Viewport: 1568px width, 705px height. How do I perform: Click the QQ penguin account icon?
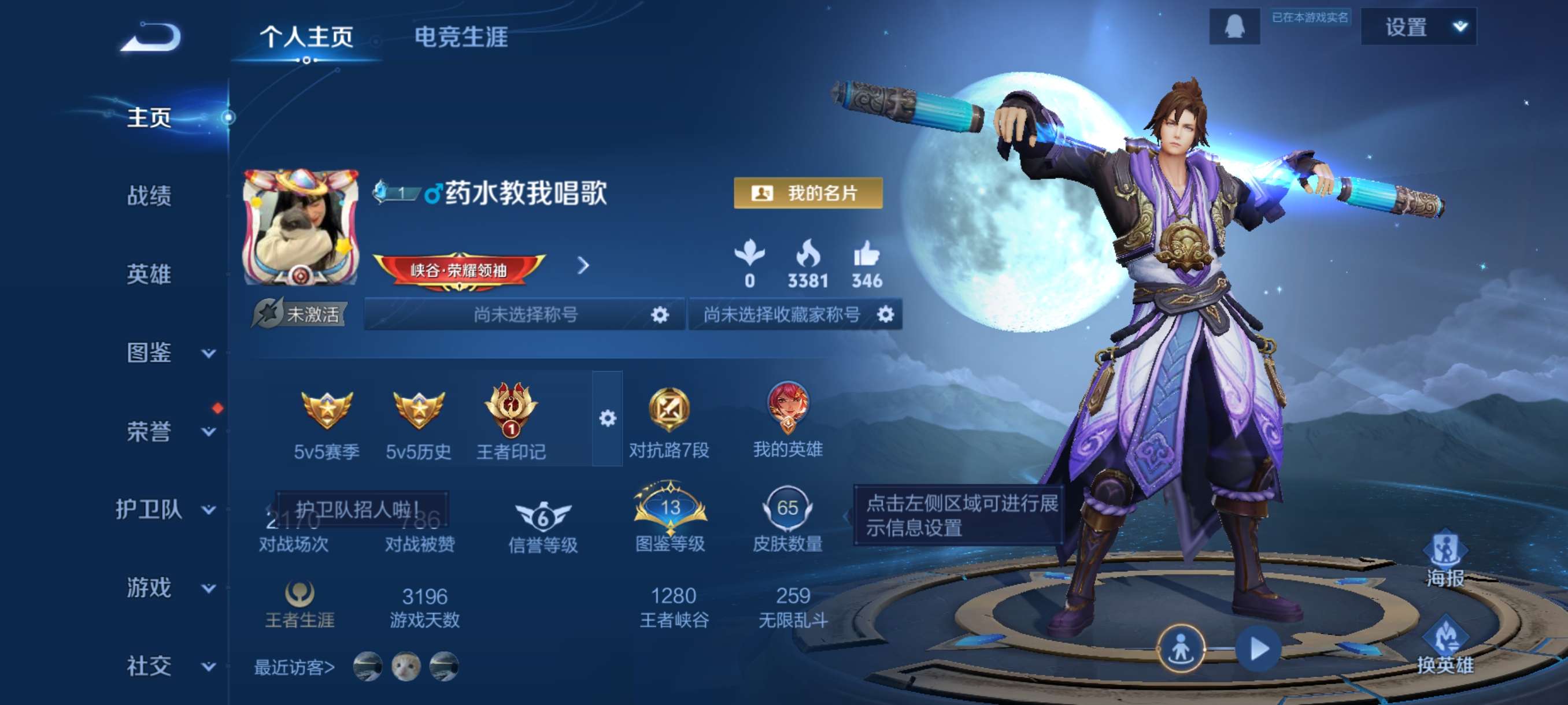1236,27
